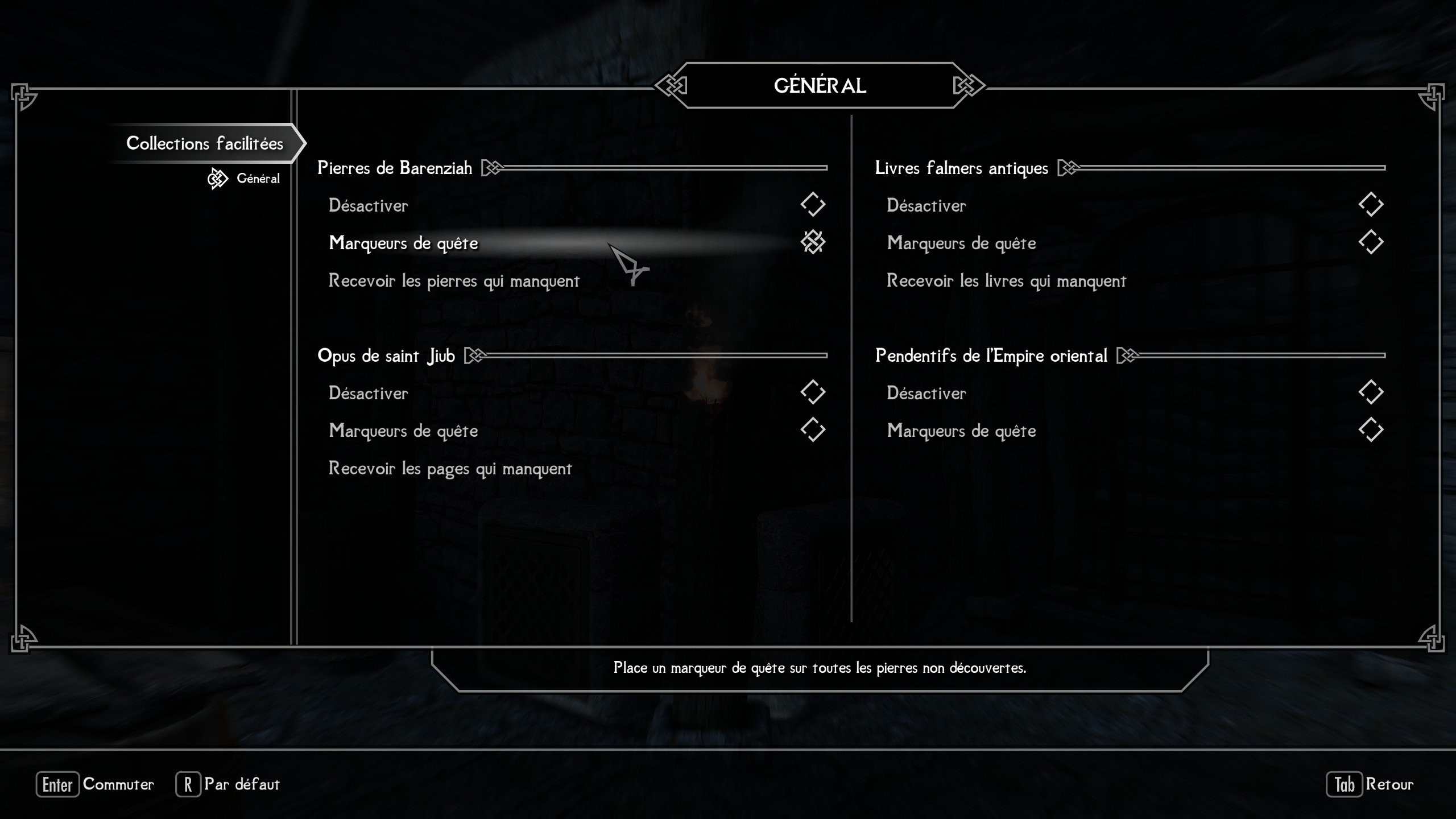Toggle Désactiver under Pierres de Barenziah
Image resolution: width=1456 pixels, height=819 pixels.
[x=812, y=205]
